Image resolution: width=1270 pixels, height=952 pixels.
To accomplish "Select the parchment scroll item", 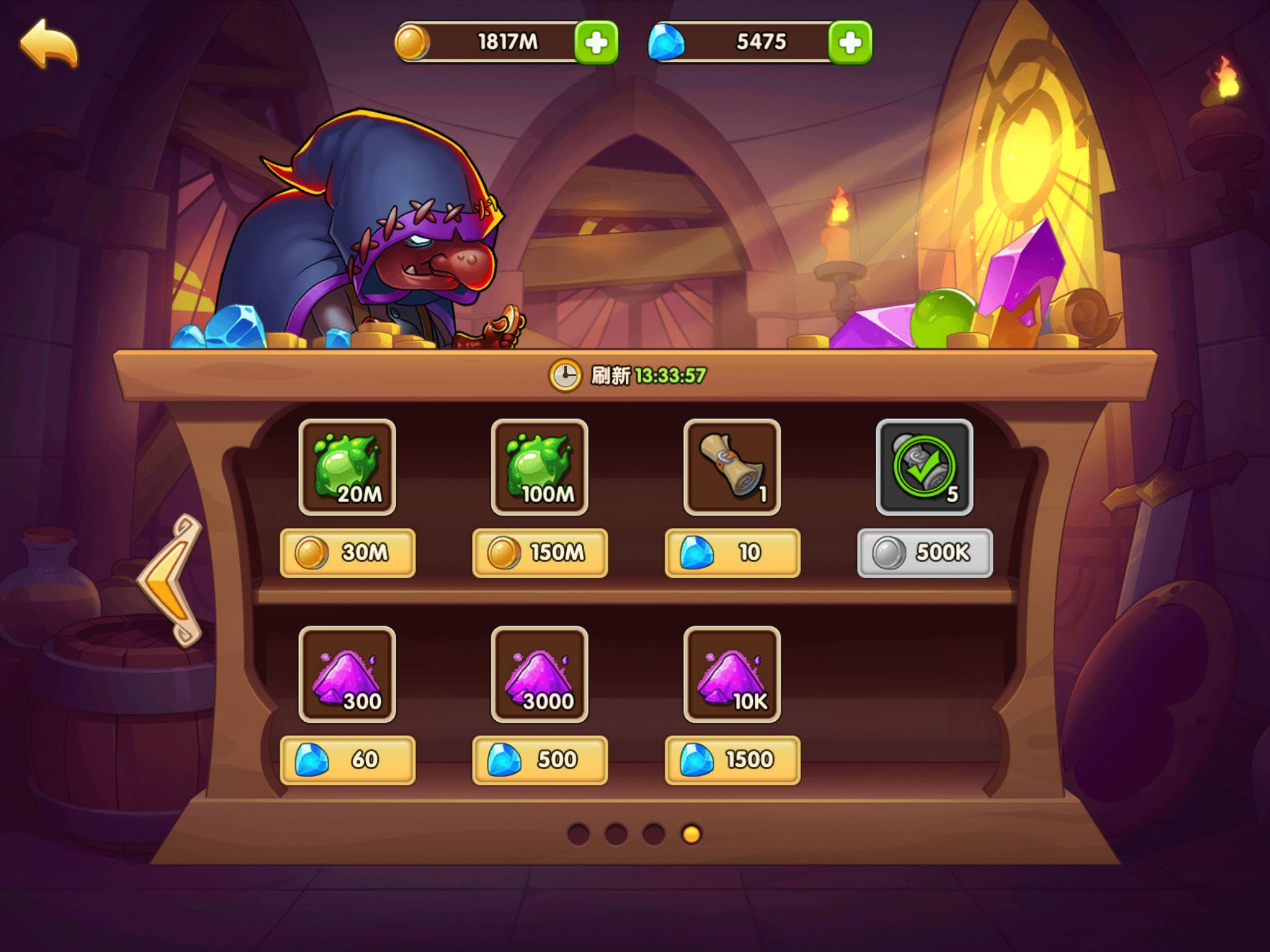I will pyautogui.click(x=732, y=467).
